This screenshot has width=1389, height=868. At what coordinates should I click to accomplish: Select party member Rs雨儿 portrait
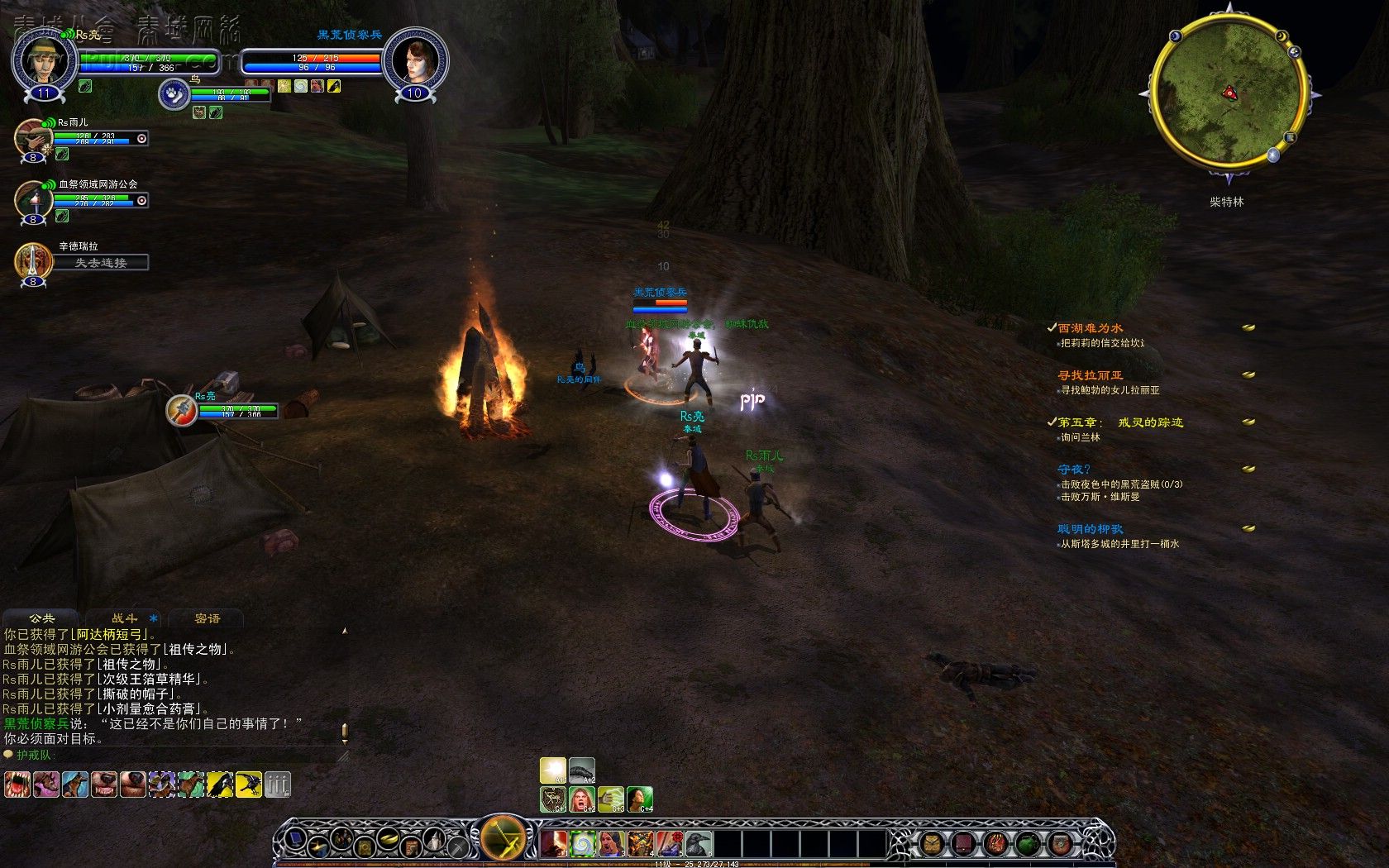(31, 136)
